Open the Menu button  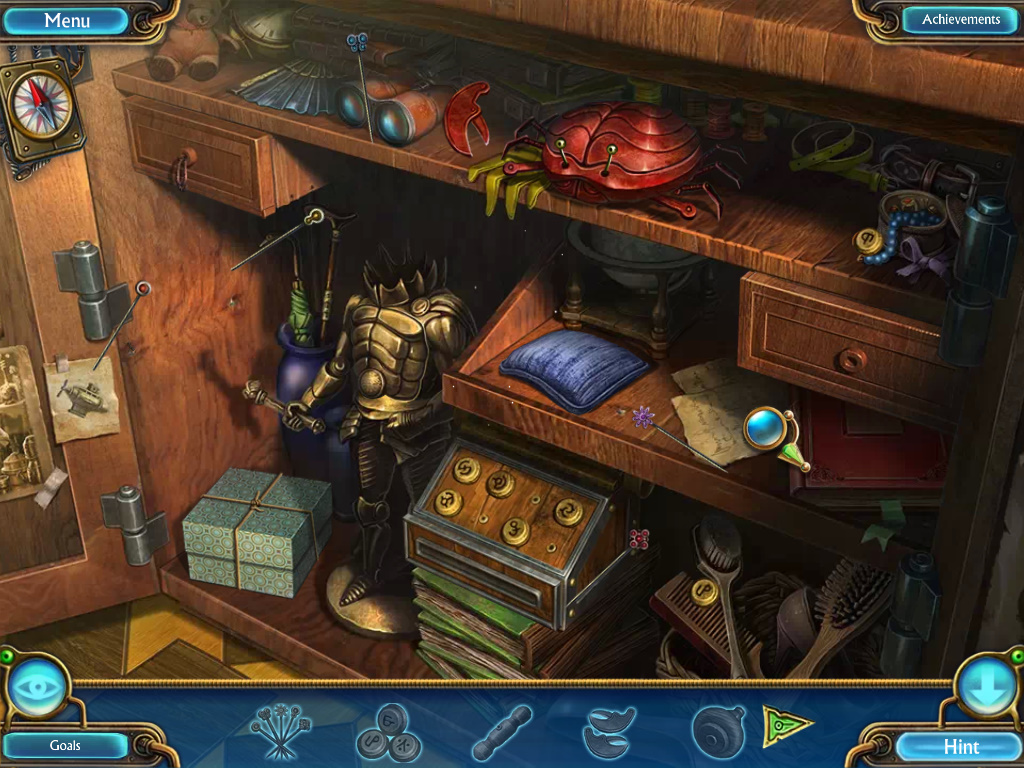[68, 20]
